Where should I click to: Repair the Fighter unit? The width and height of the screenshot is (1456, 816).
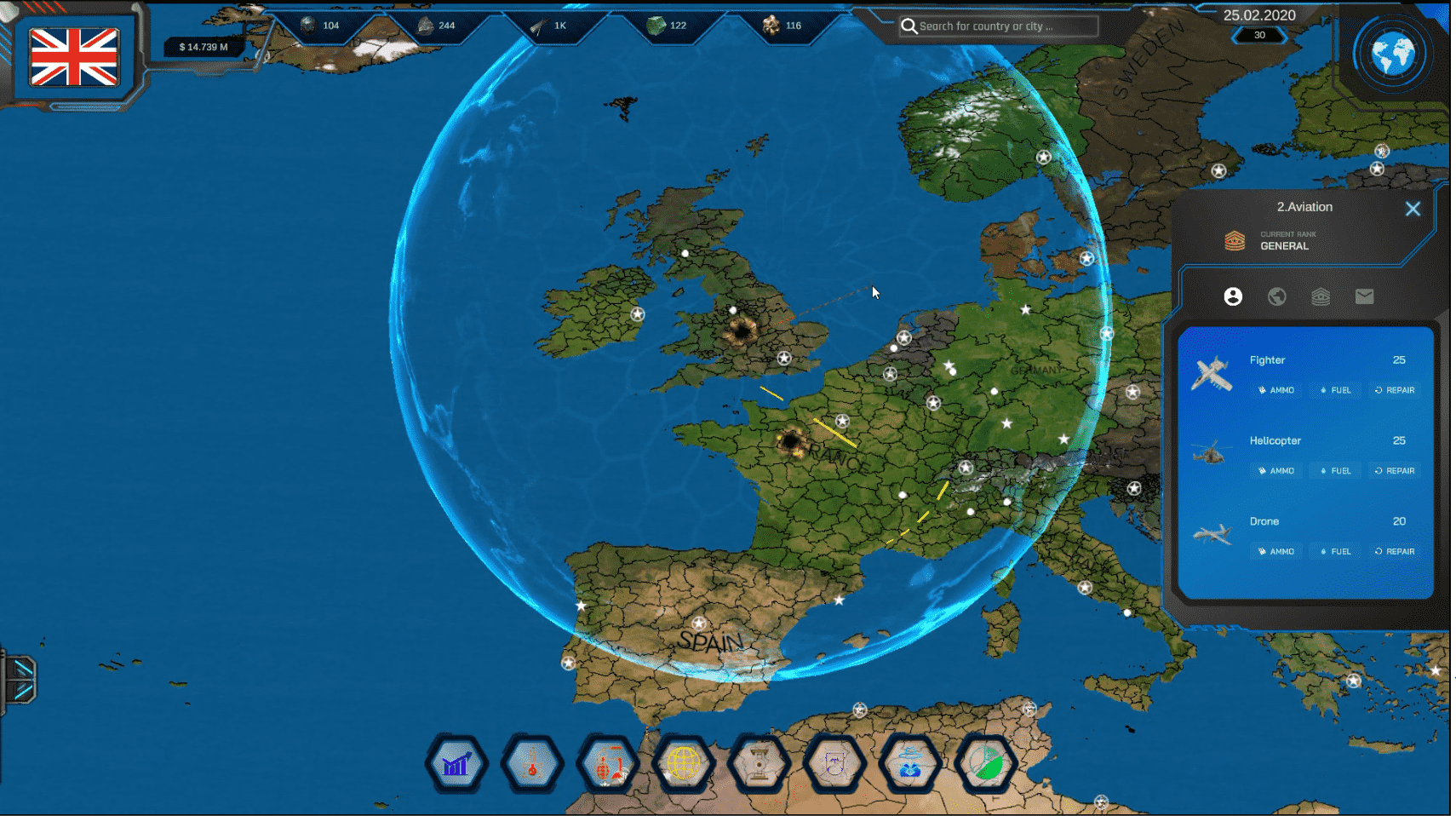coord(1395,390)
